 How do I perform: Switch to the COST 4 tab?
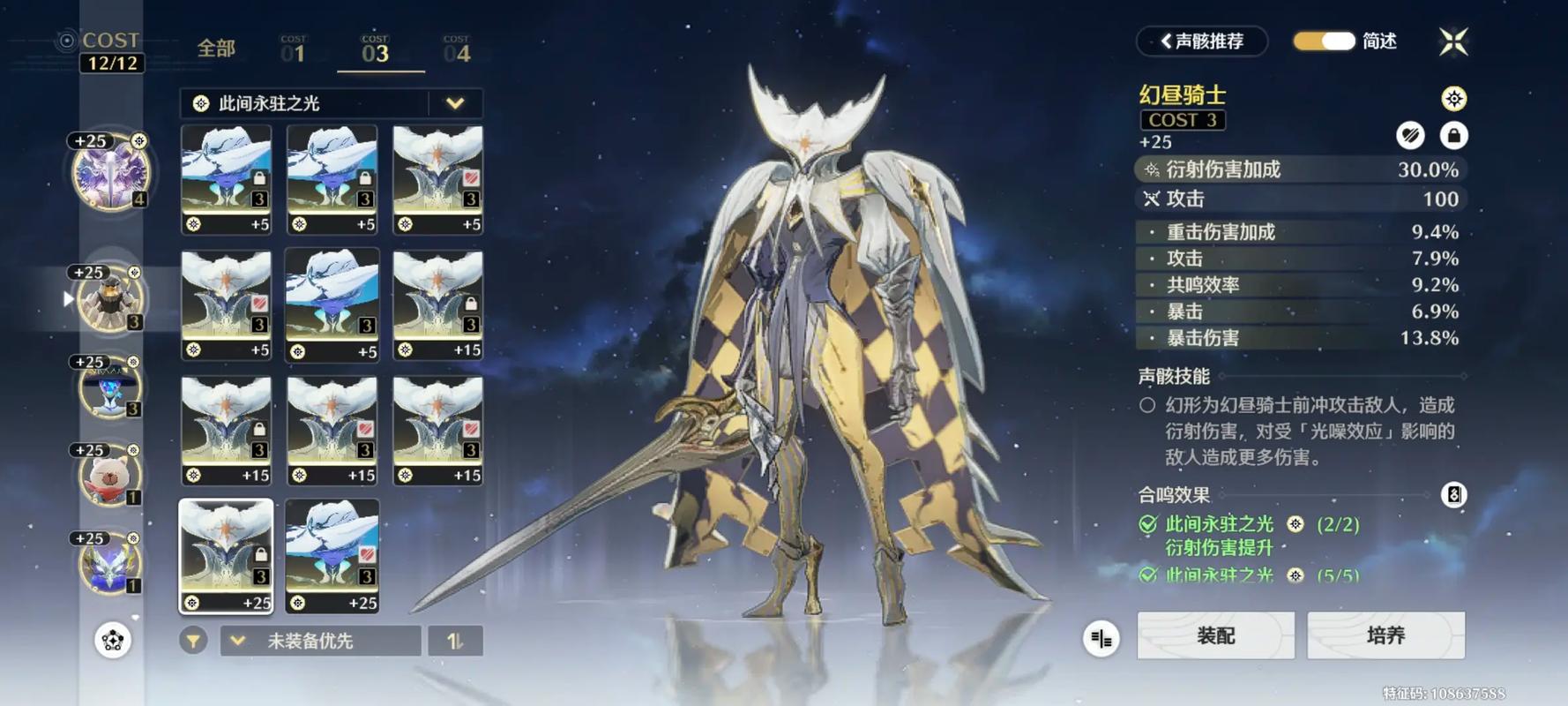pyautogui.click(x=457, y=50)
